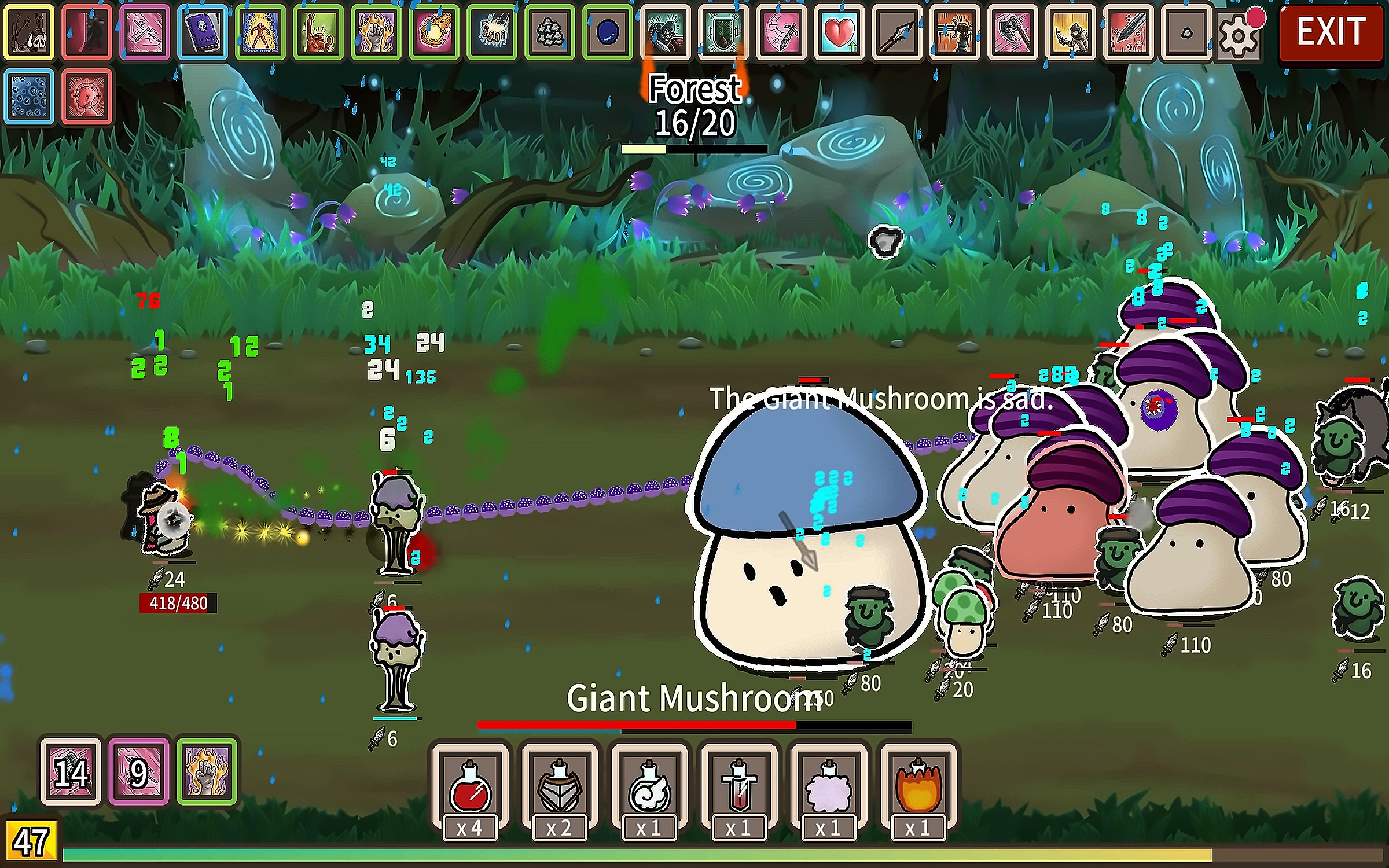This screenshot has width=1389, height=868.
Task: Use the red health potion
Action: (x=469, y=787)
